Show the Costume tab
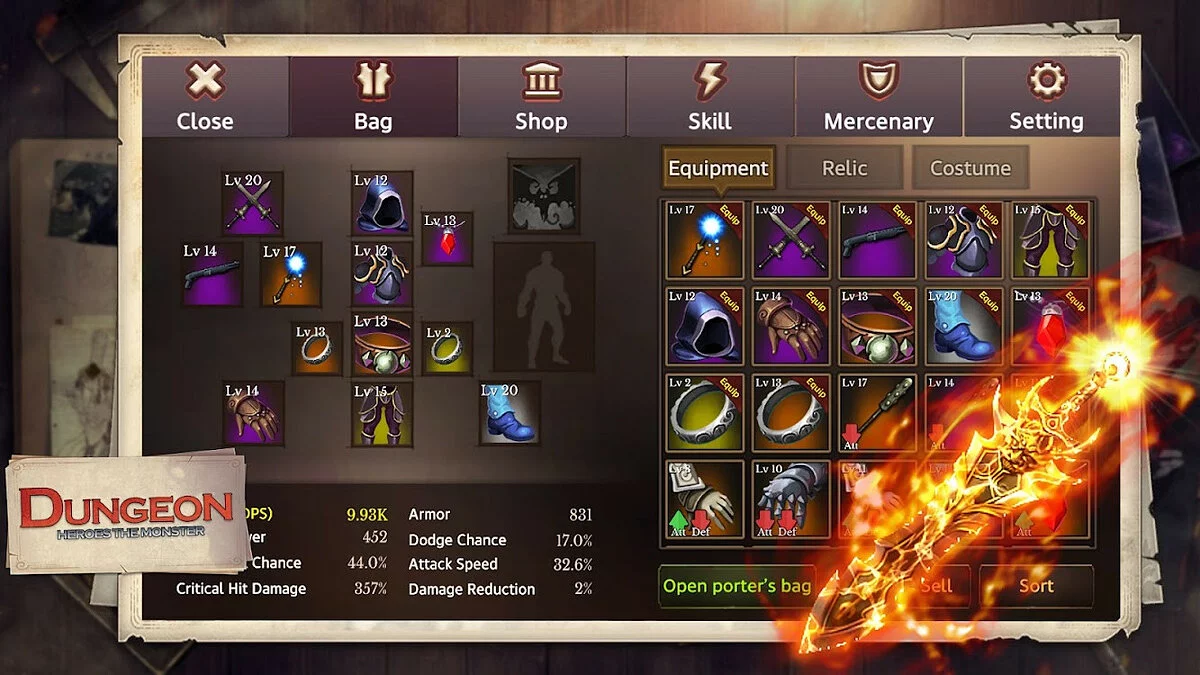The height and width of the screenshot is (675, 1200). (970, 168)
